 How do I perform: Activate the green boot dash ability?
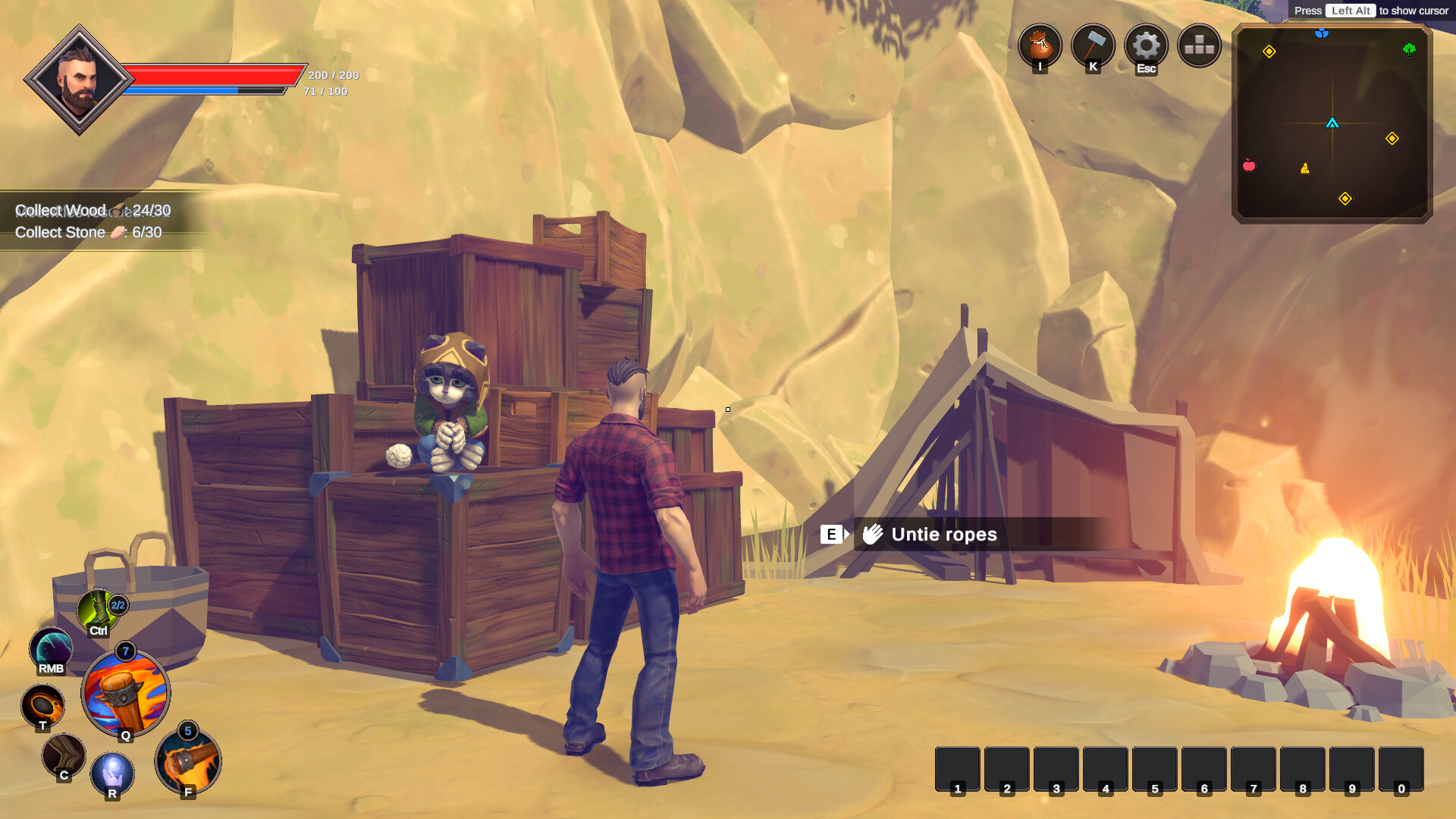click(x=98, y=610)
